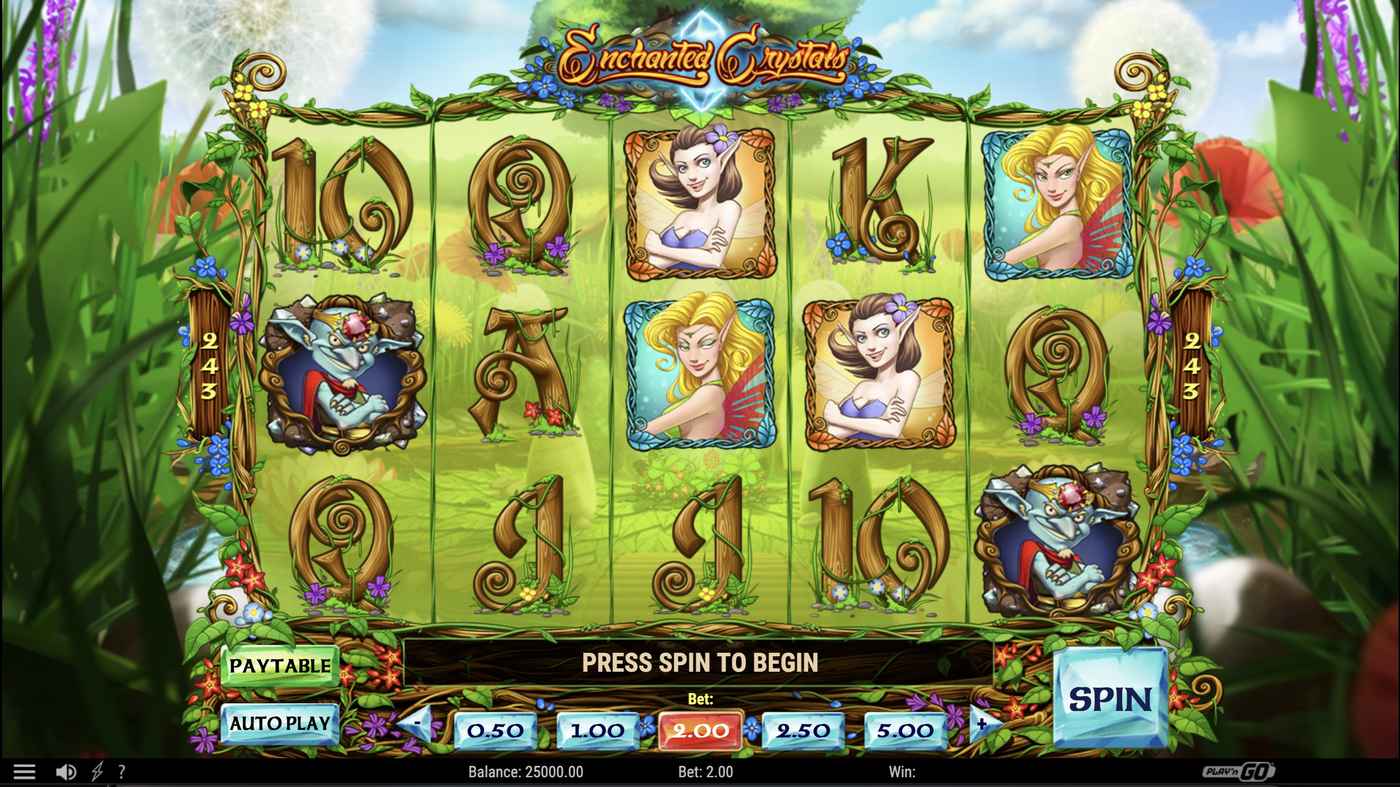This screenshot has height=787, width=1400.
Task: Select the 5.00 bet chip
Action: tap(903, 729)
